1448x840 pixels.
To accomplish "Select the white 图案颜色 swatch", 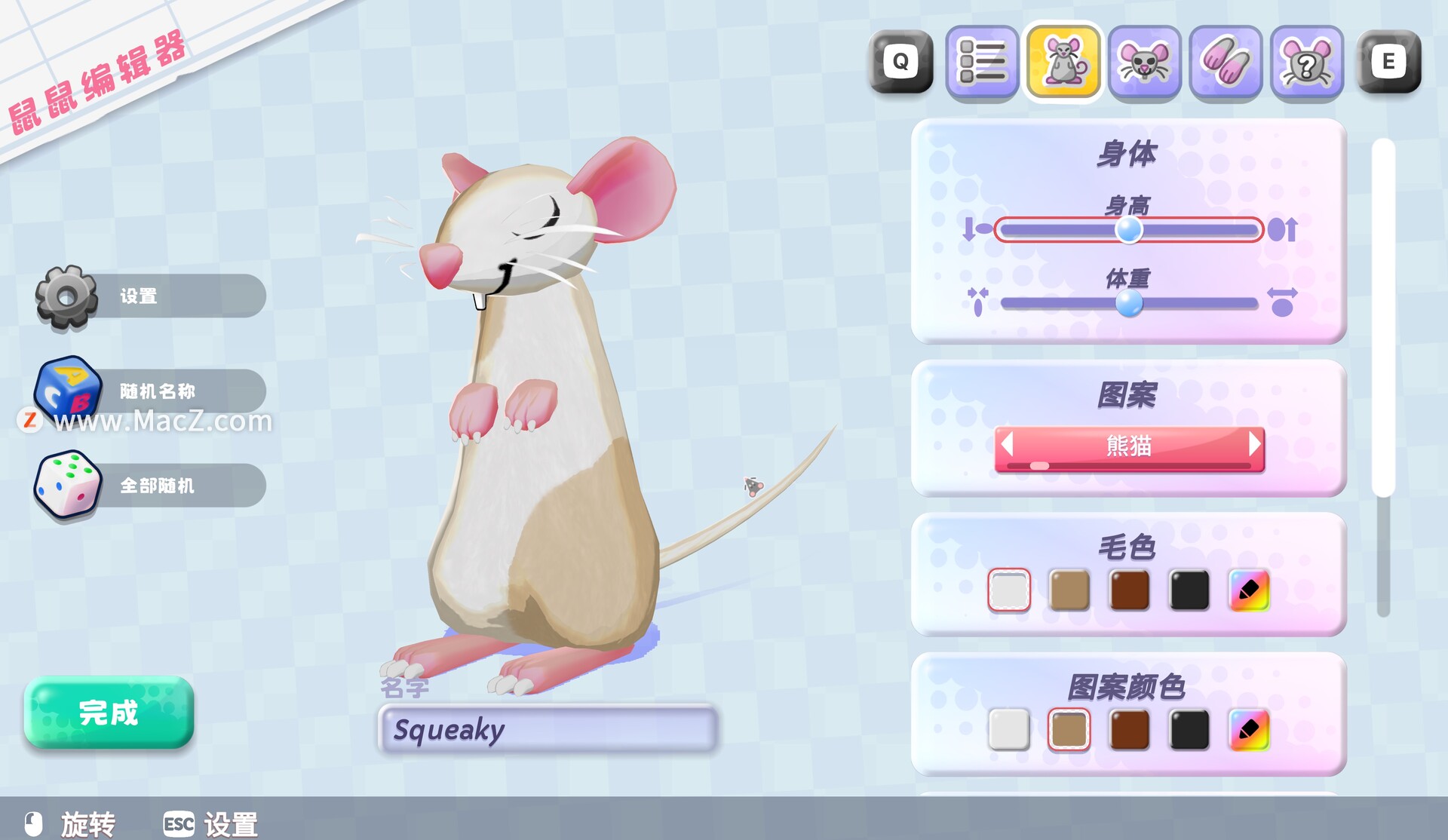I will tap(1008, 729).
